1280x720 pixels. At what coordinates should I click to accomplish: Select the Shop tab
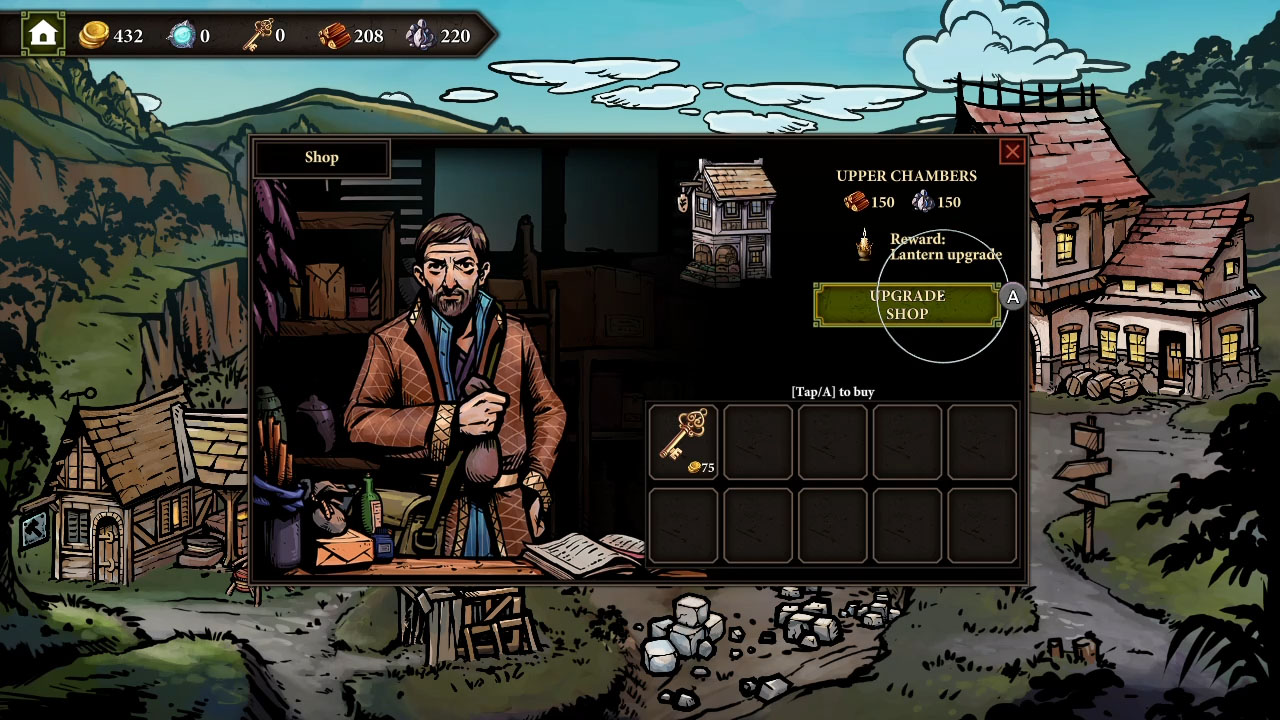321,157
